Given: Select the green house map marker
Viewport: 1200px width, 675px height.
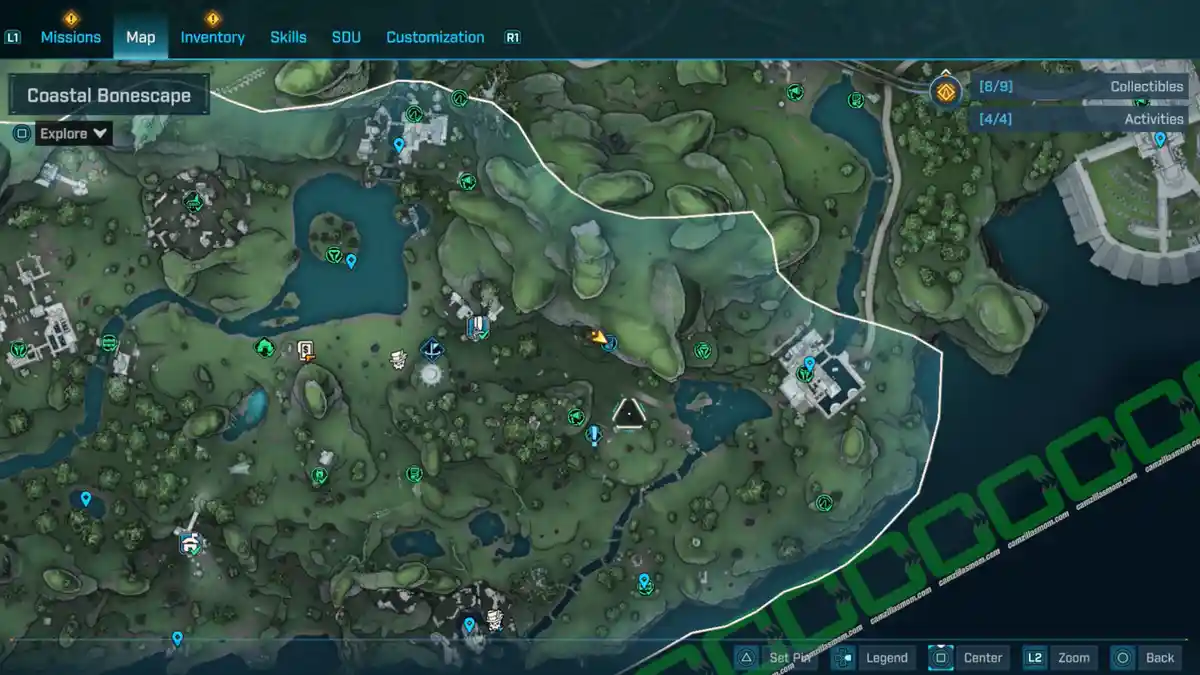Looking at the screenshot, I should [265, 347].
